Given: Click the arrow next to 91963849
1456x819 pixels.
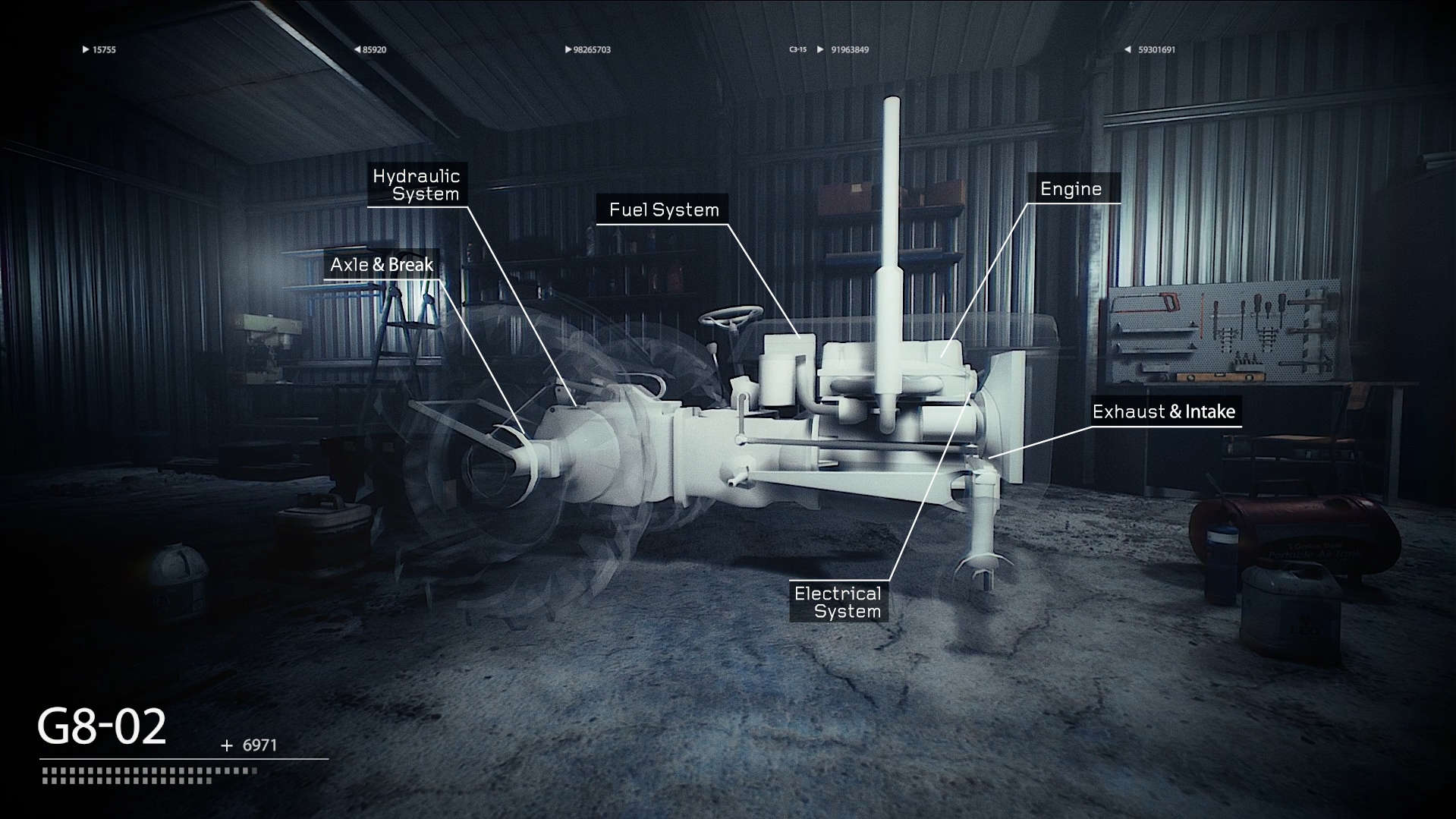Looking at the screenshot, I should [819, 50].
